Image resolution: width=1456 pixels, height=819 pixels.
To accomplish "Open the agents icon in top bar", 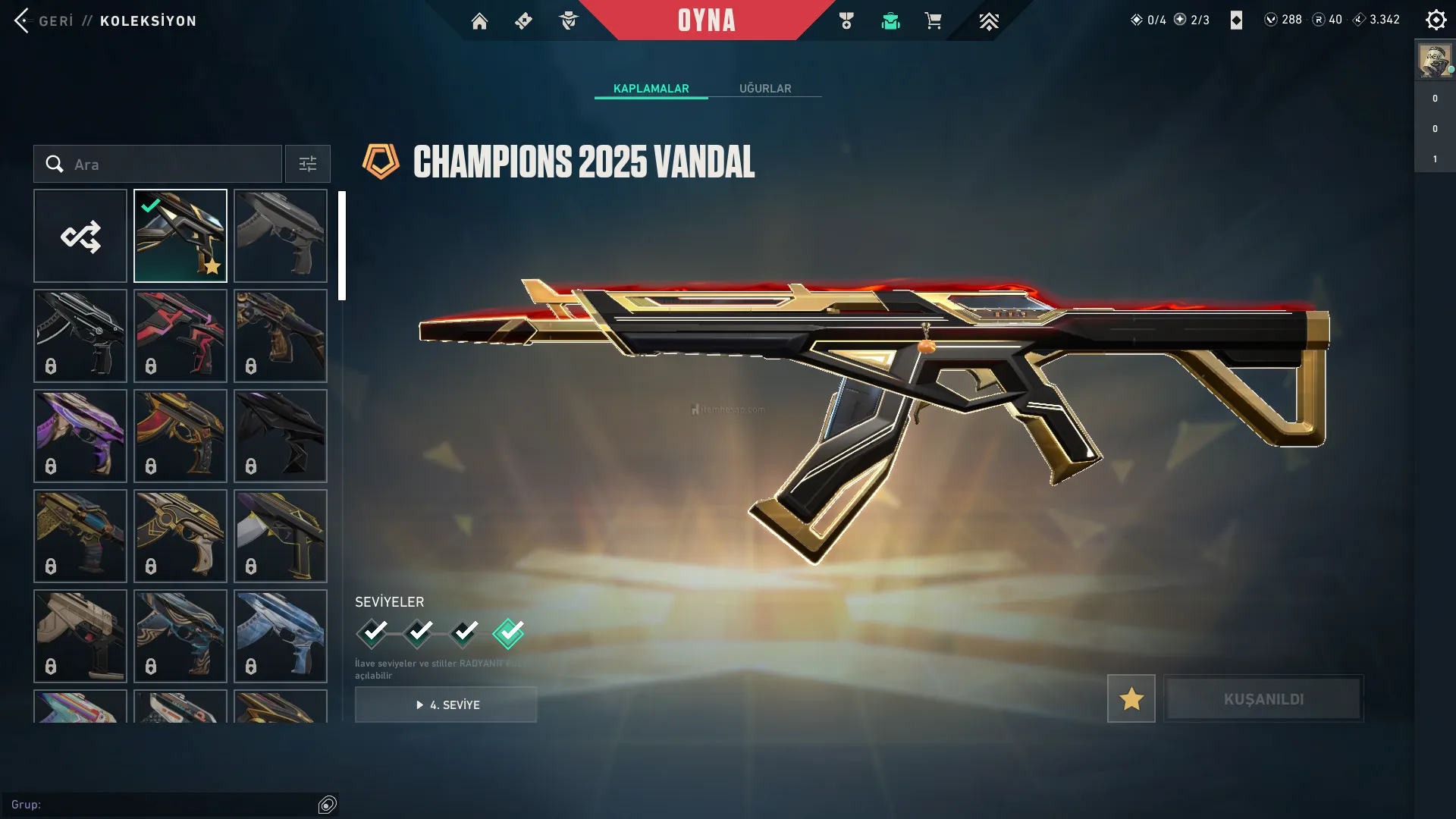I will 568,21.
